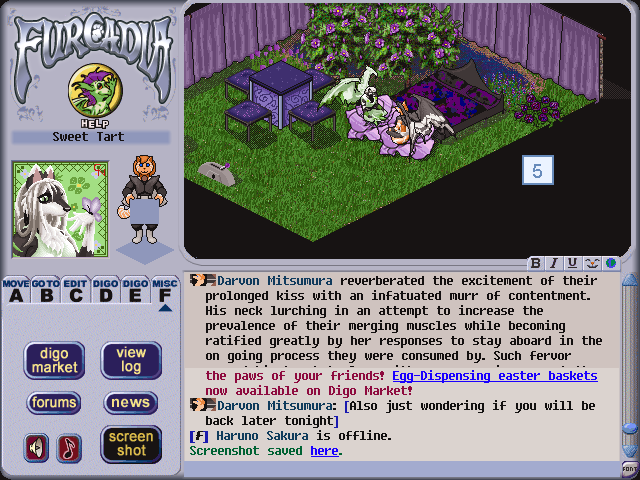Select the Edit C tab
The height and width of the screenshot is (480, 640).
[x=76, y=290]
